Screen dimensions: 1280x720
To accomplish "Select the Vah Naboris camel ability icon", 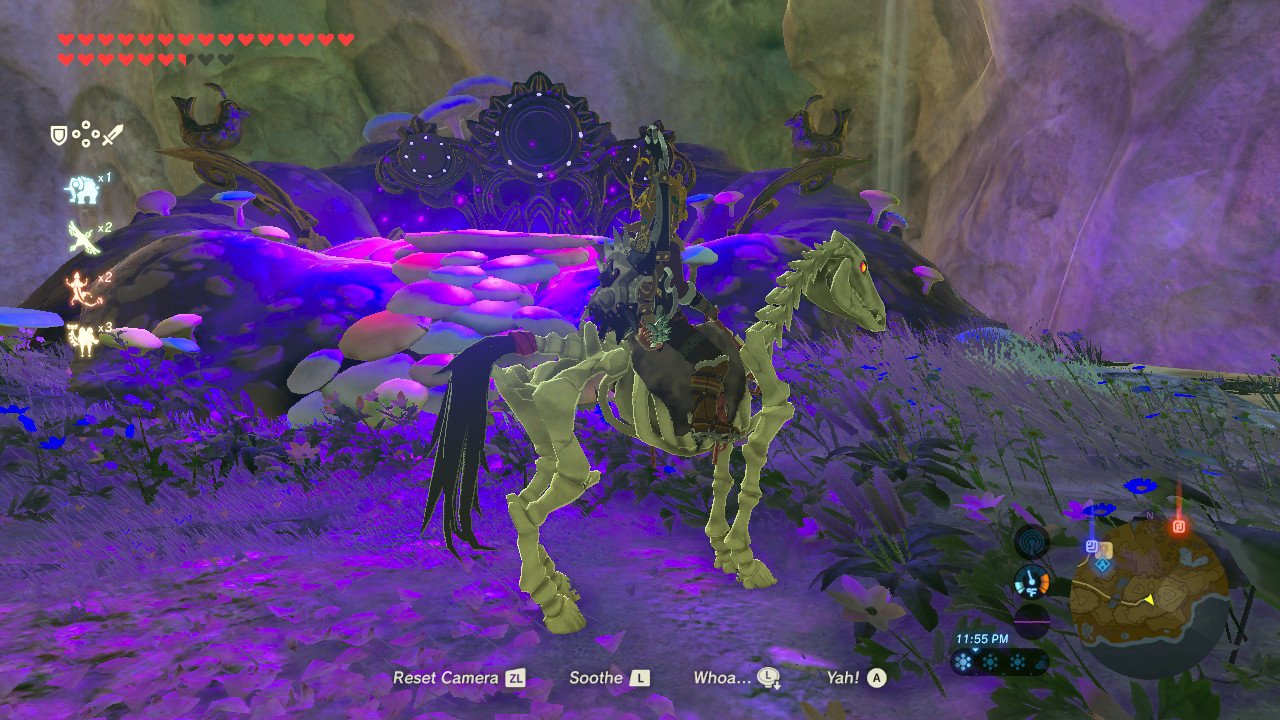I will [x=85, y=334].
